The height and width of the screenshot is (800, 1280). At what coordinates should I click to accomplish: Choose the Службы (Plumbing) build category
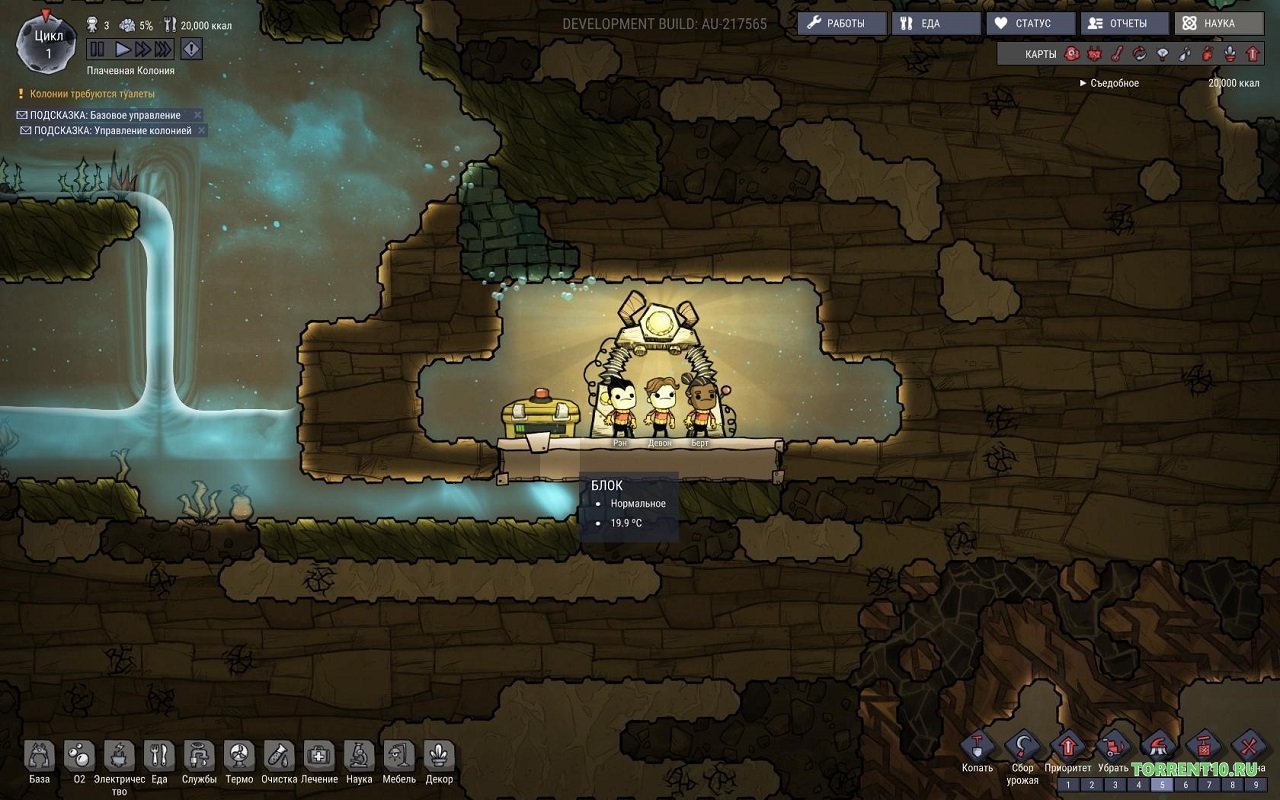pyautogui.click(x=199, y=757)
